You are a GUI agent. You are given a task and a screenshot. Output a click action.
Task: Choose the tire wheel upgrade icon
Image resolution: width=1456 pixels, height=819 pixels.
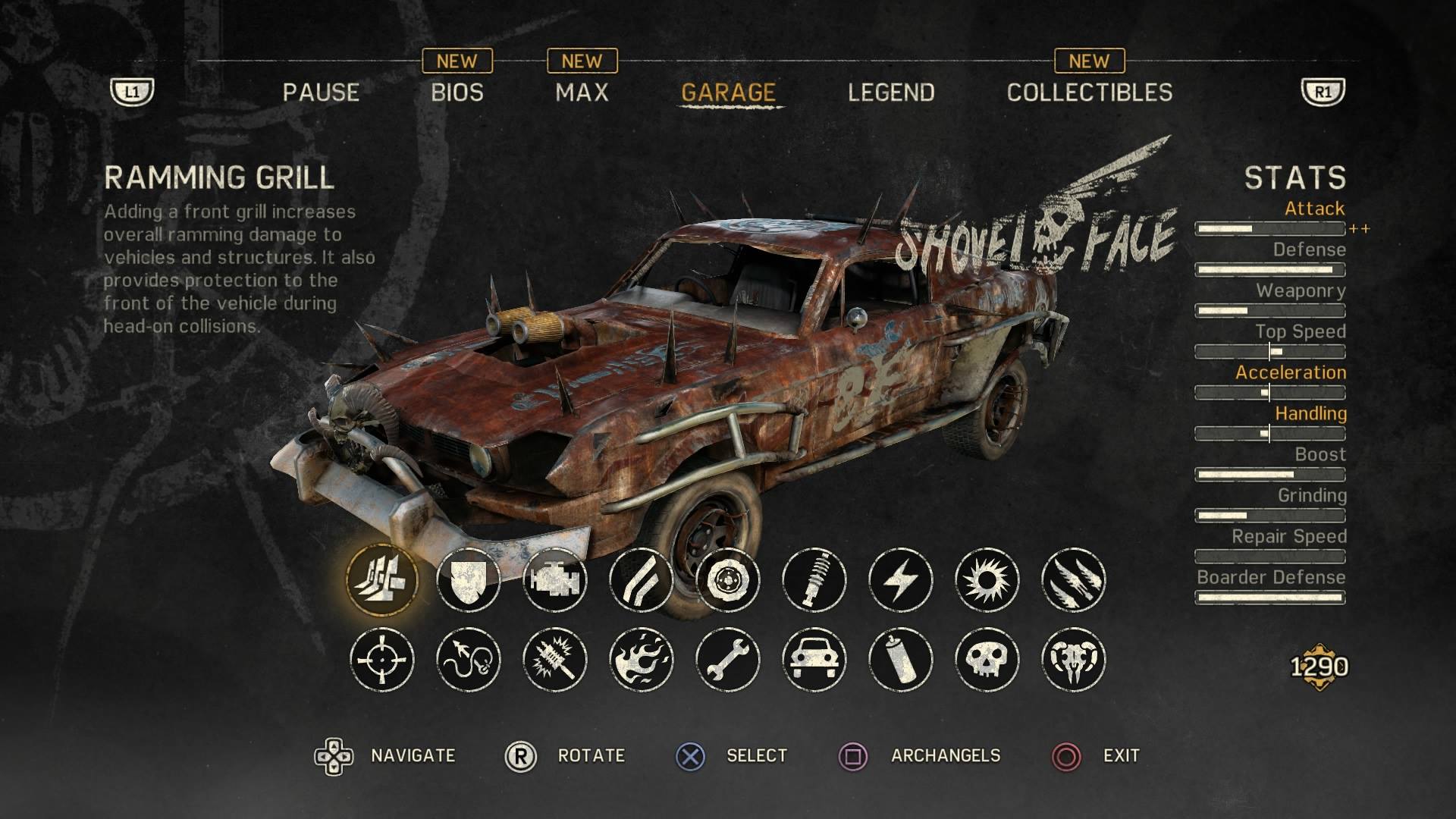coord(728,580)
